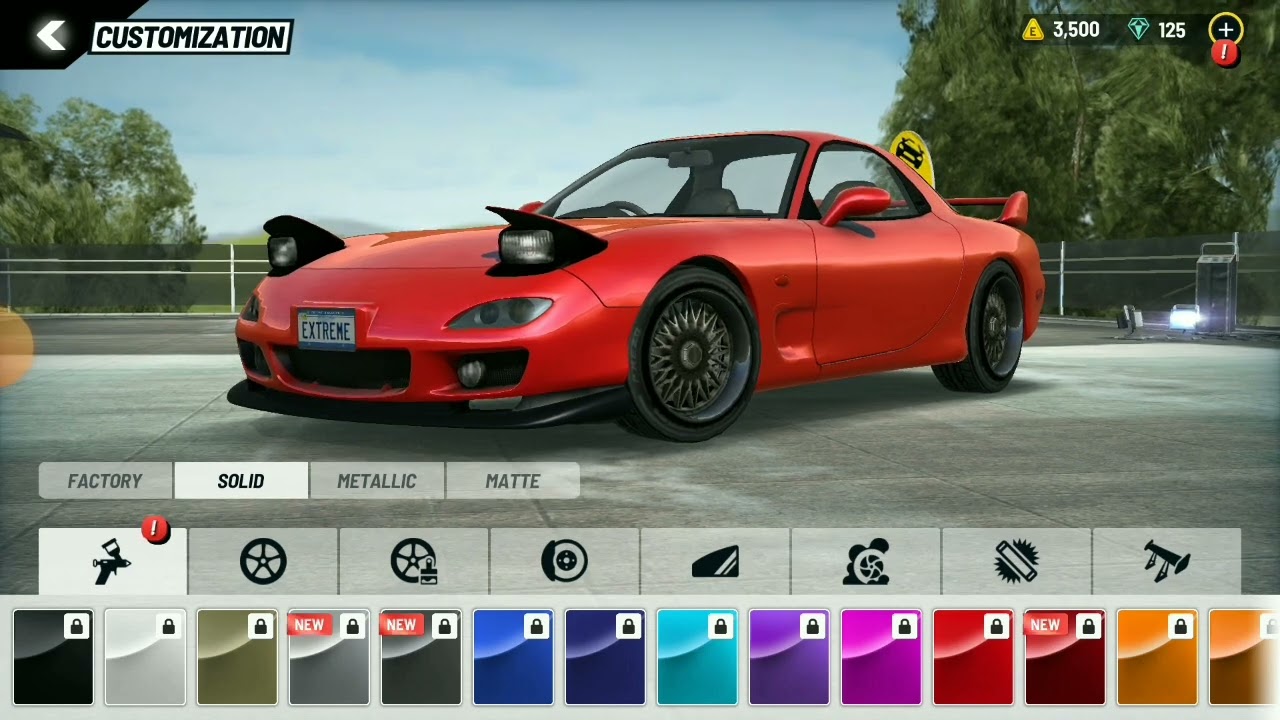The width and height of the screenshot is (1280, 720).
Task: Switch to Matte paint finish
Action: (x=513, y=481)
